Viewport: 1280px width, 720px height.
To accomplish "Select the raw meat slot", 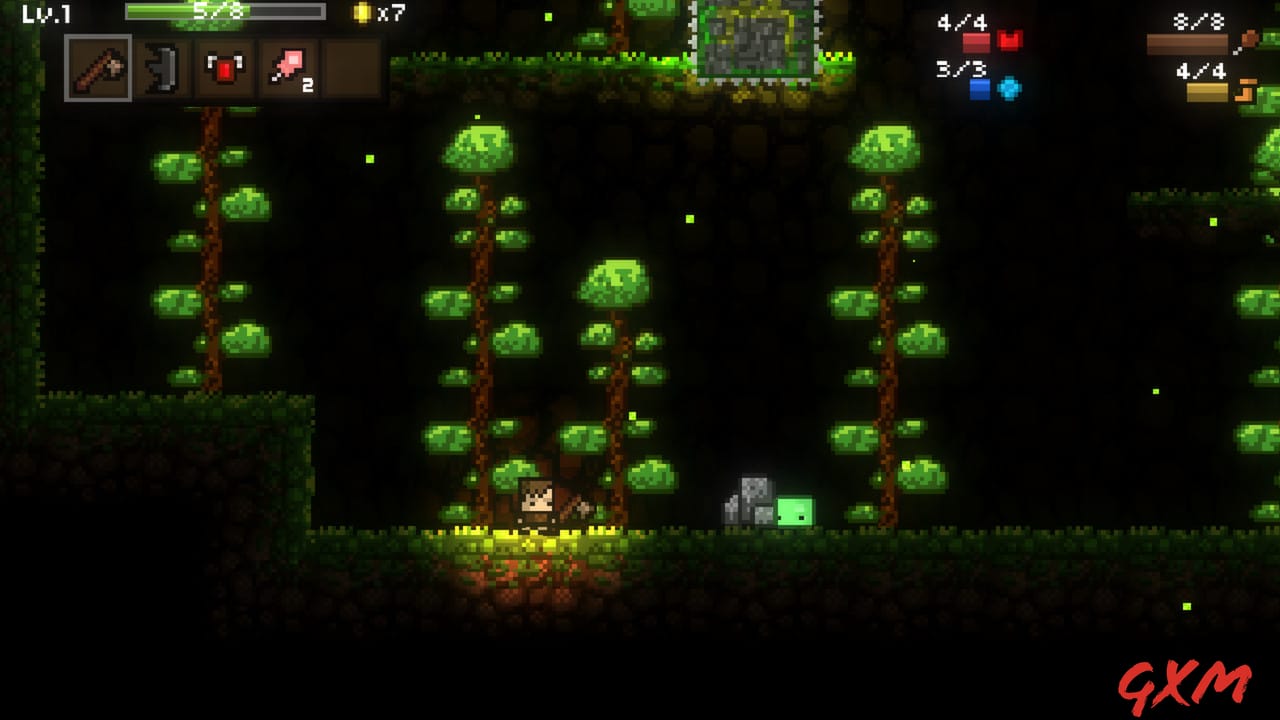I will (x=289, y=68).
